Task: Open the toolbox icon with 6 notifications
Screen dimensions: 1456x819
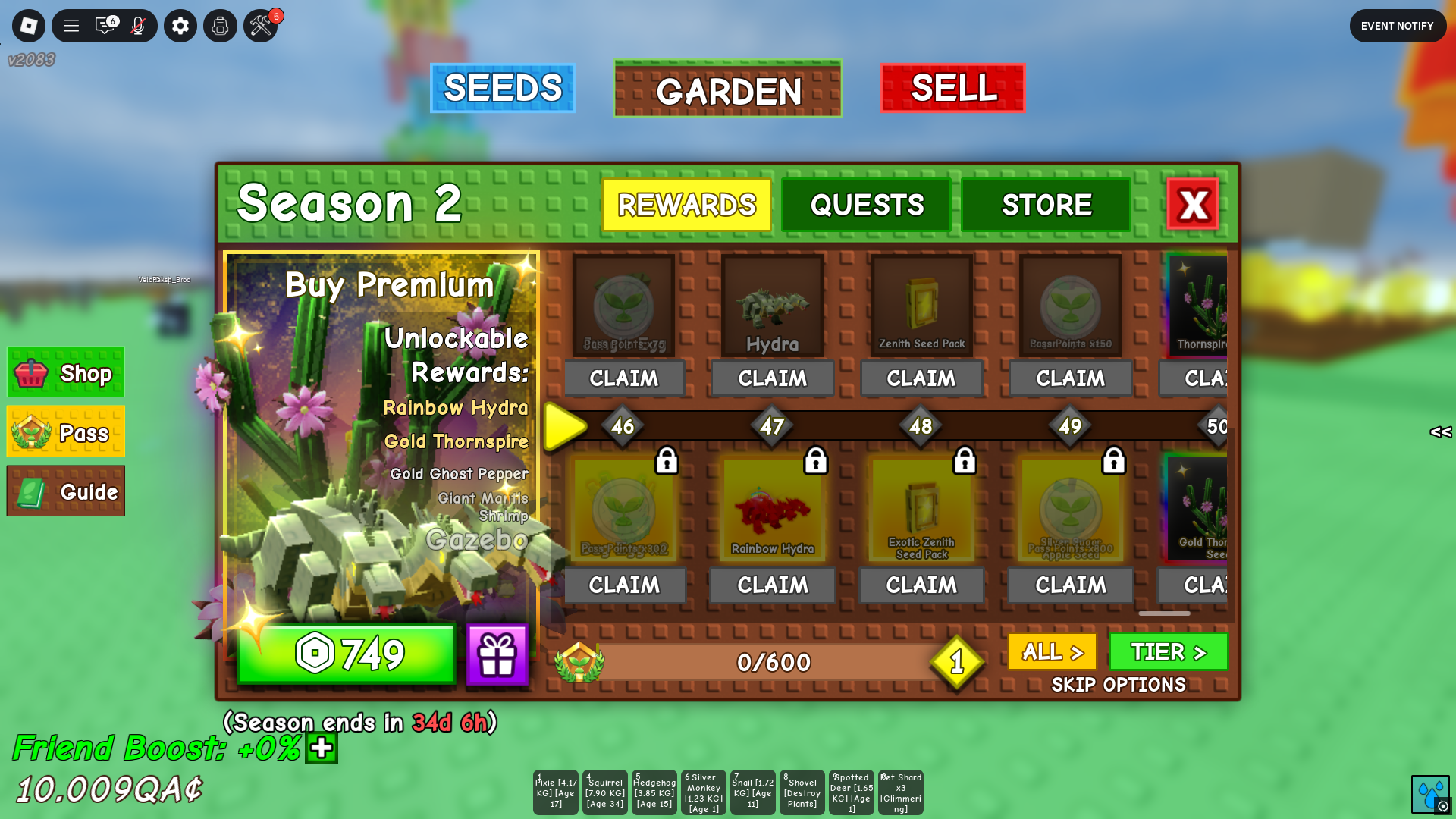Action: click(x=259, y=25)
